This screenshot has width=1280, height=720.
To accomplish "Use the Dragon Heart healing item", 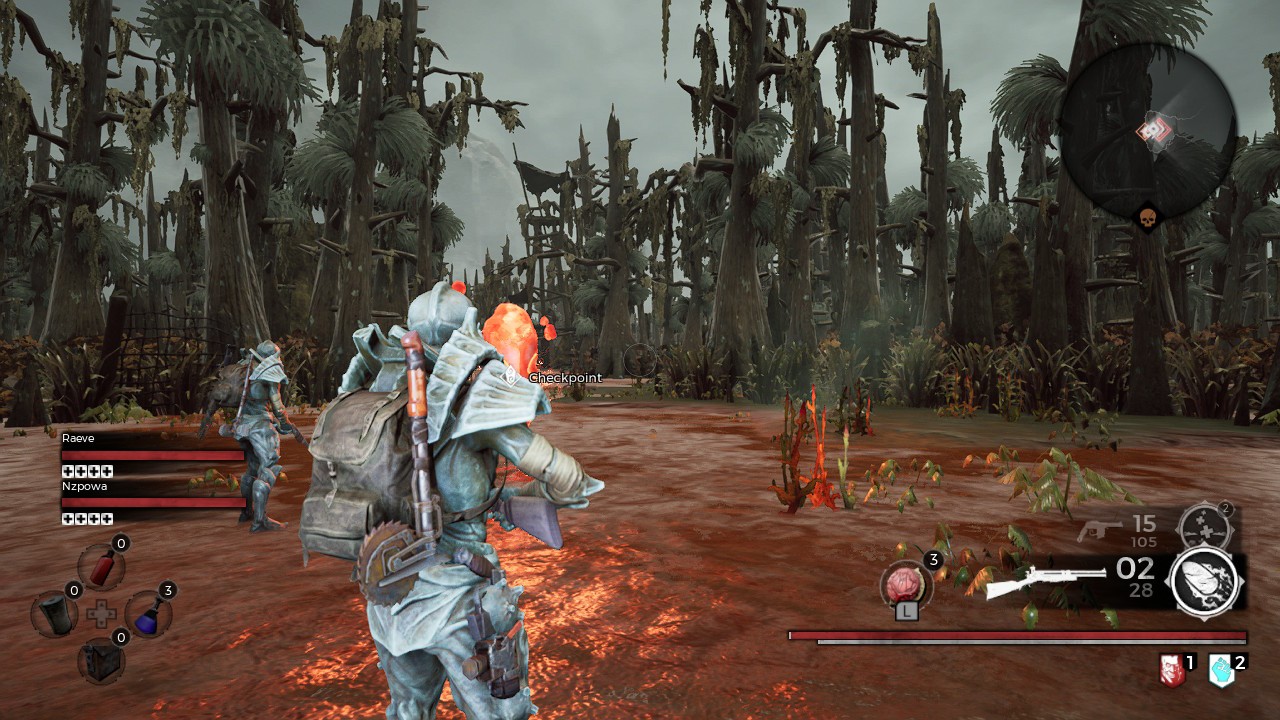I will (906, 584).
